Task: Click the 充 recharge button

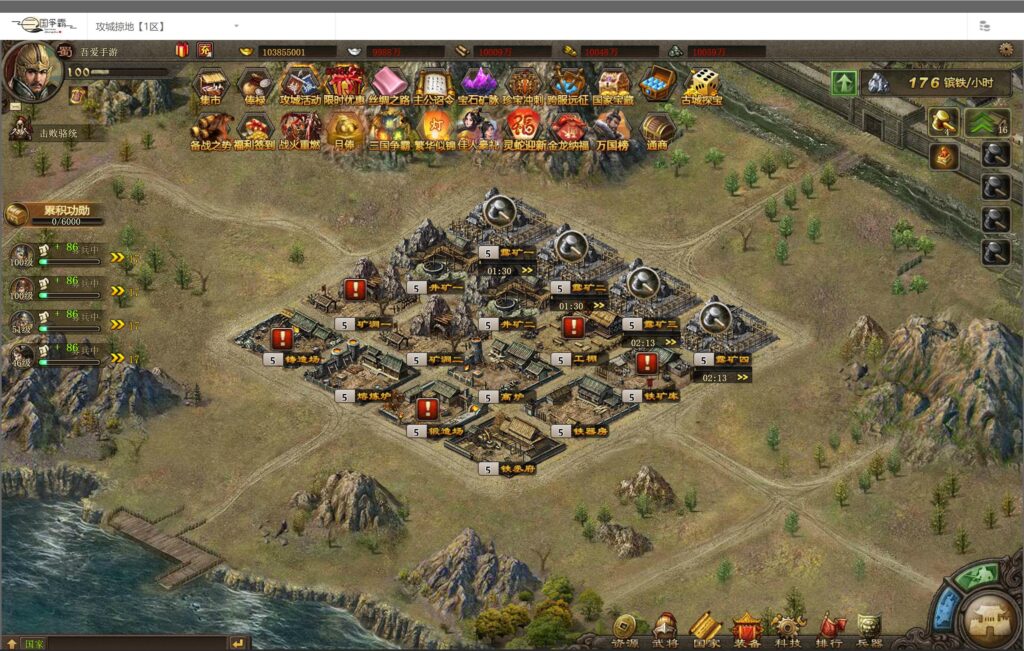Action: pos(205,50)
